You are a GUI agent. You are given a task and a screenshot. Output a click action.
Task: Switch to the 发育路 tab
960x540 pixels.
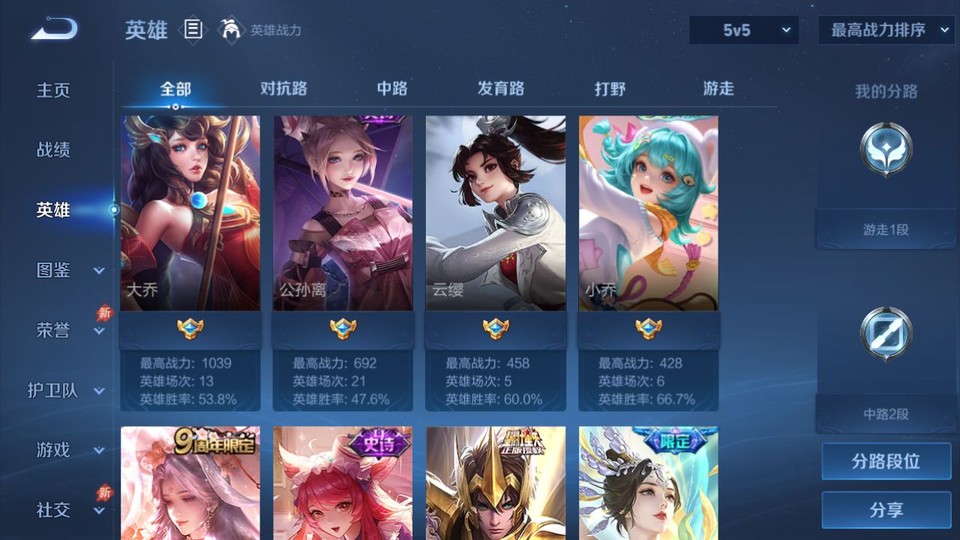[x=501, y=89]
